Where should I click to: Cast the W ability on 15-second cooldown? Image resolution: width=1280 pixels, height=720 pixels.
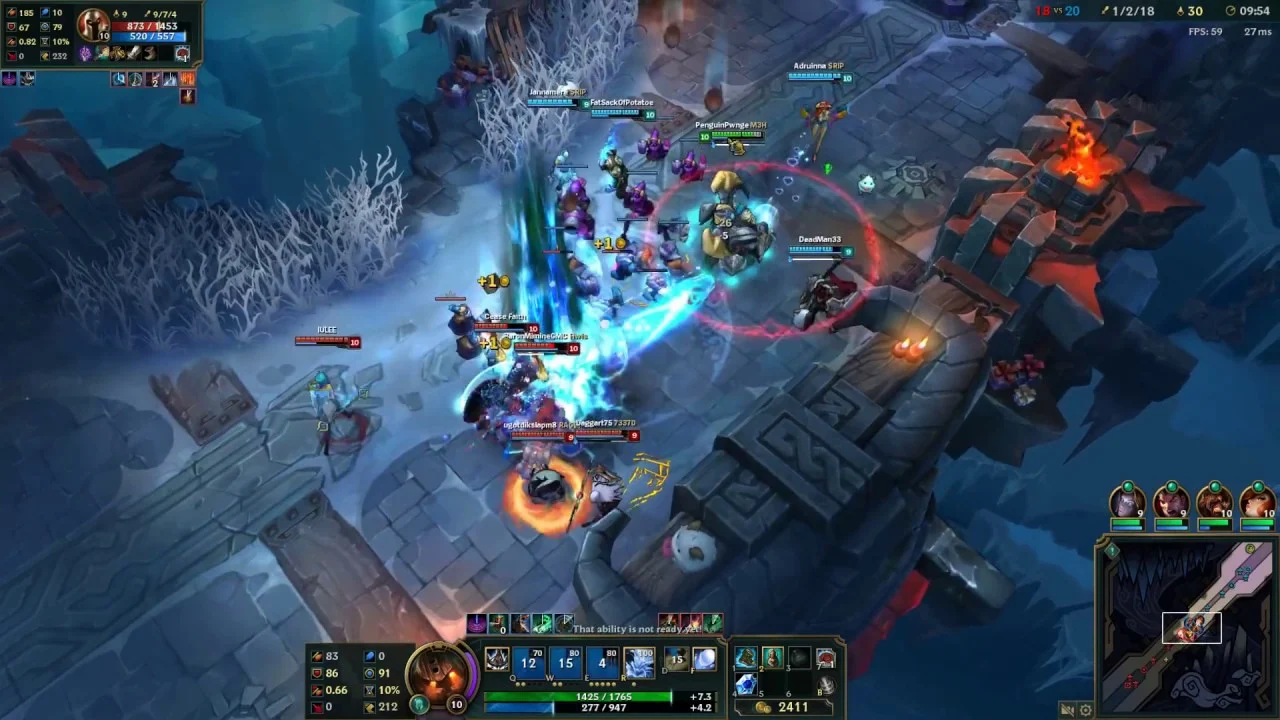[x=566, y=661]
